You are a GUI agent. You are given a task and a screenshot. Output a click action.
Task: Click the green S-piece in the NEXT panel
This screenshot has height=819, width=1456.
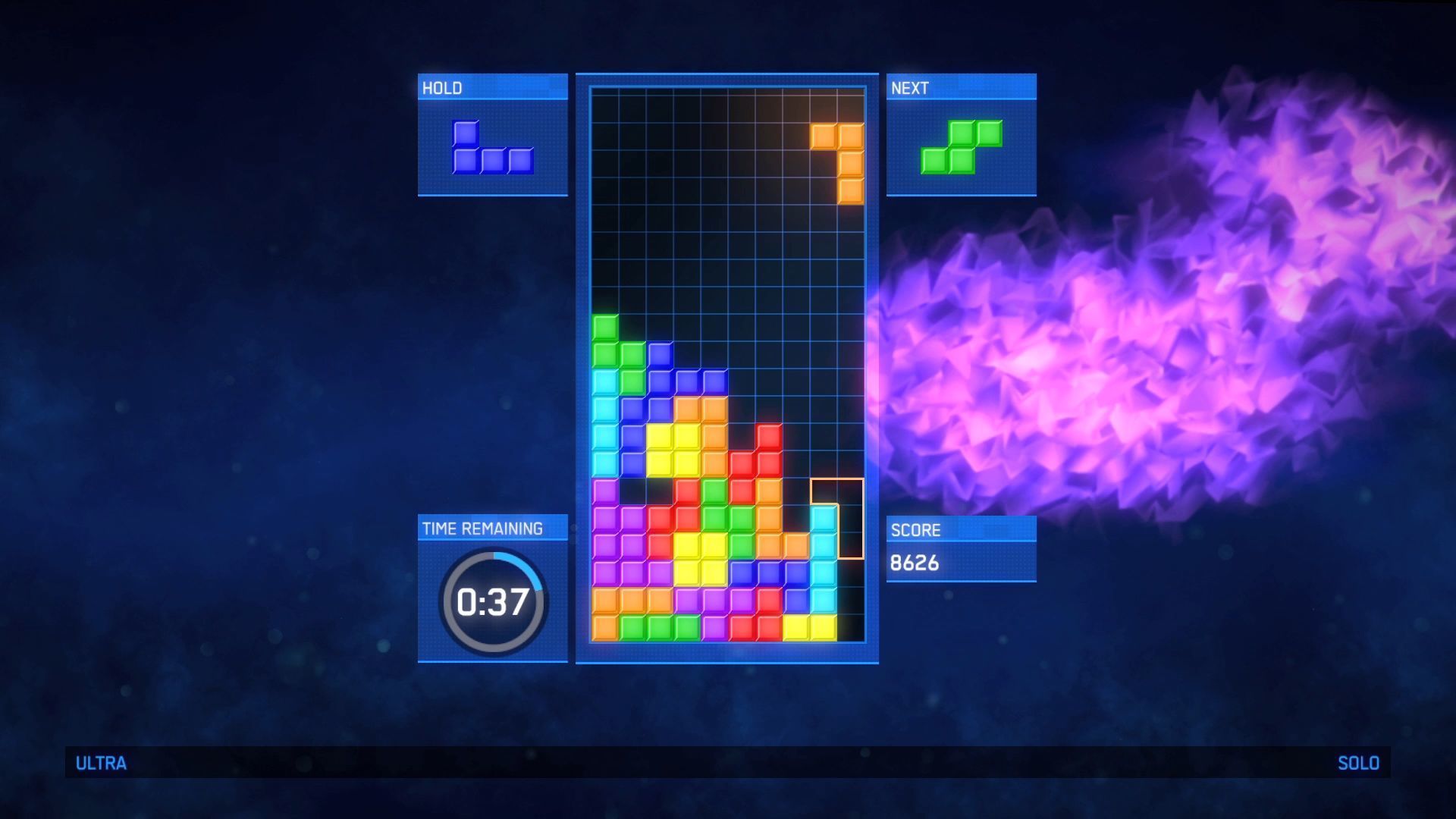click(961, 148)
